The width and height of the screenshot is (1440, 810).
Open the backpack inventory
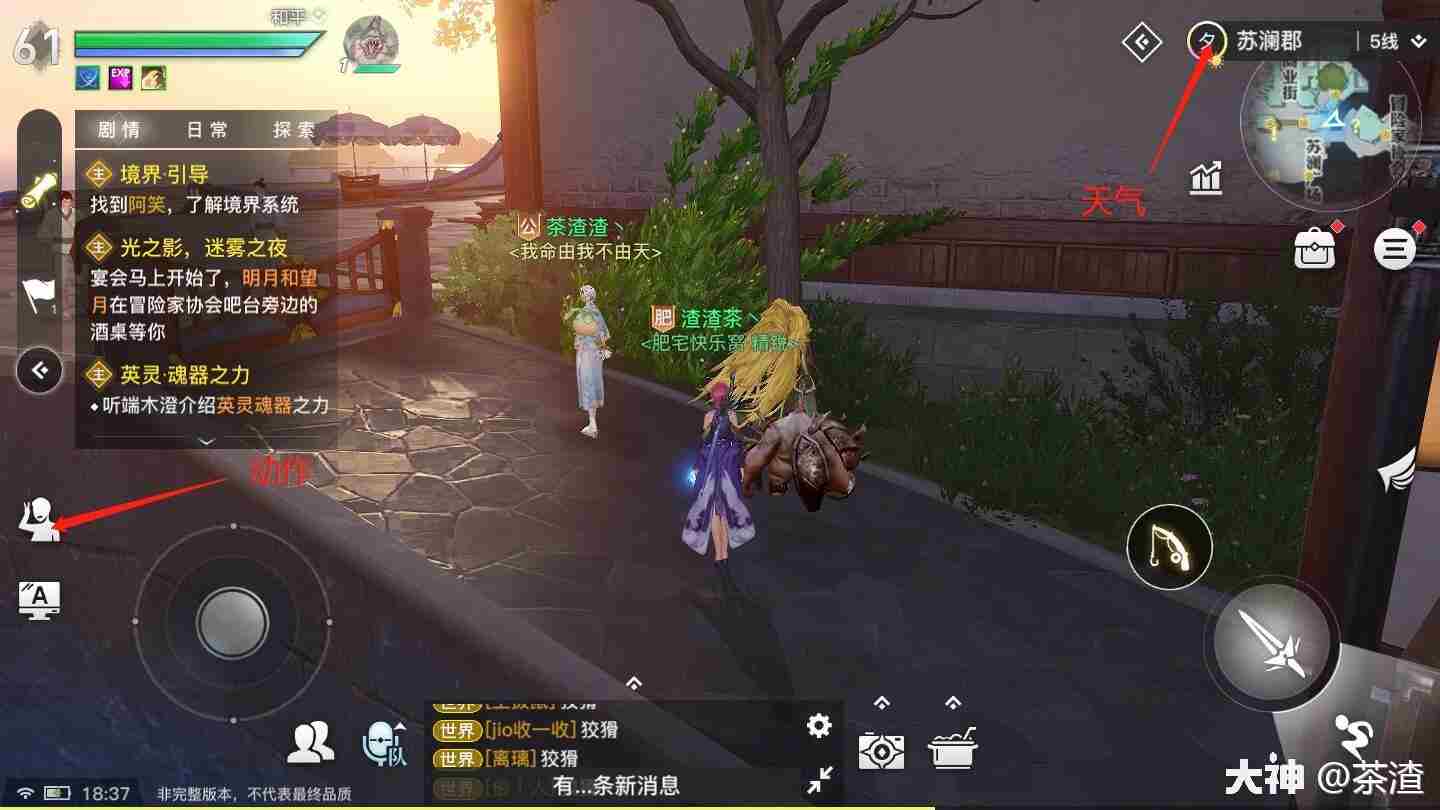[1315, 248]
